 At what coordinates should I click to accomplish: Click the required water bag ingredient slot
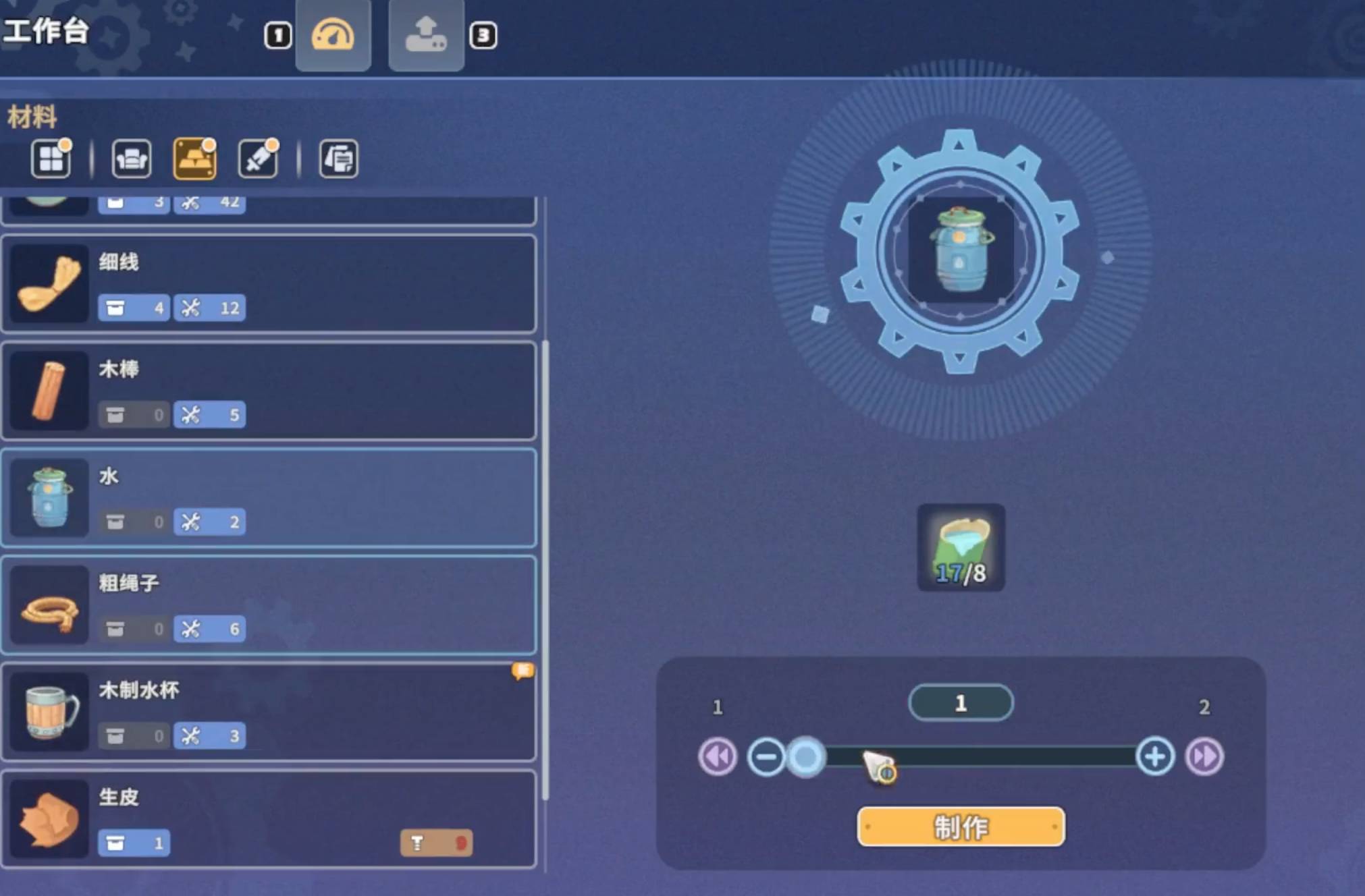point(961,547)
